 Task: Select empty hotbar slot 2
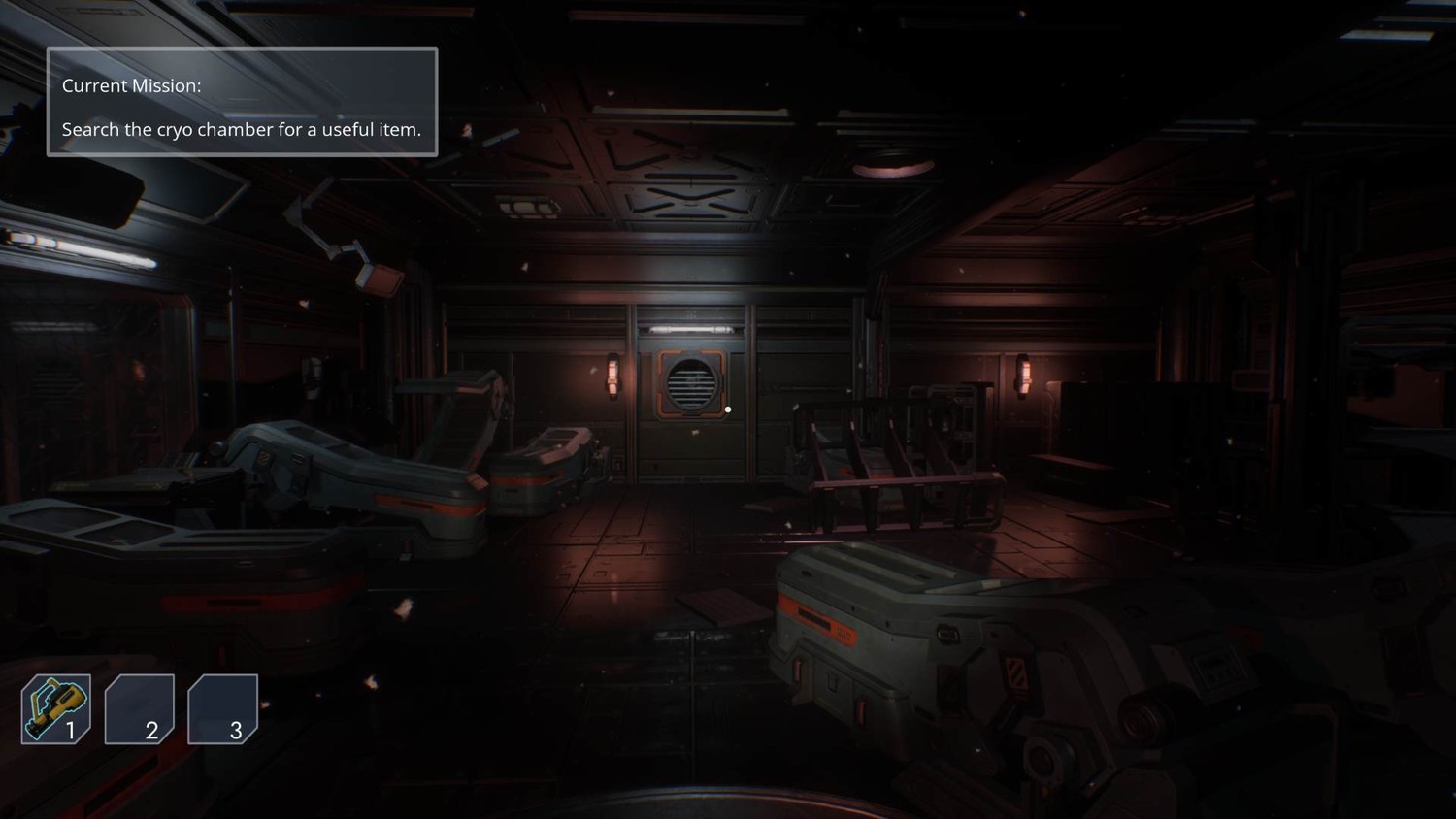(140, 709)
